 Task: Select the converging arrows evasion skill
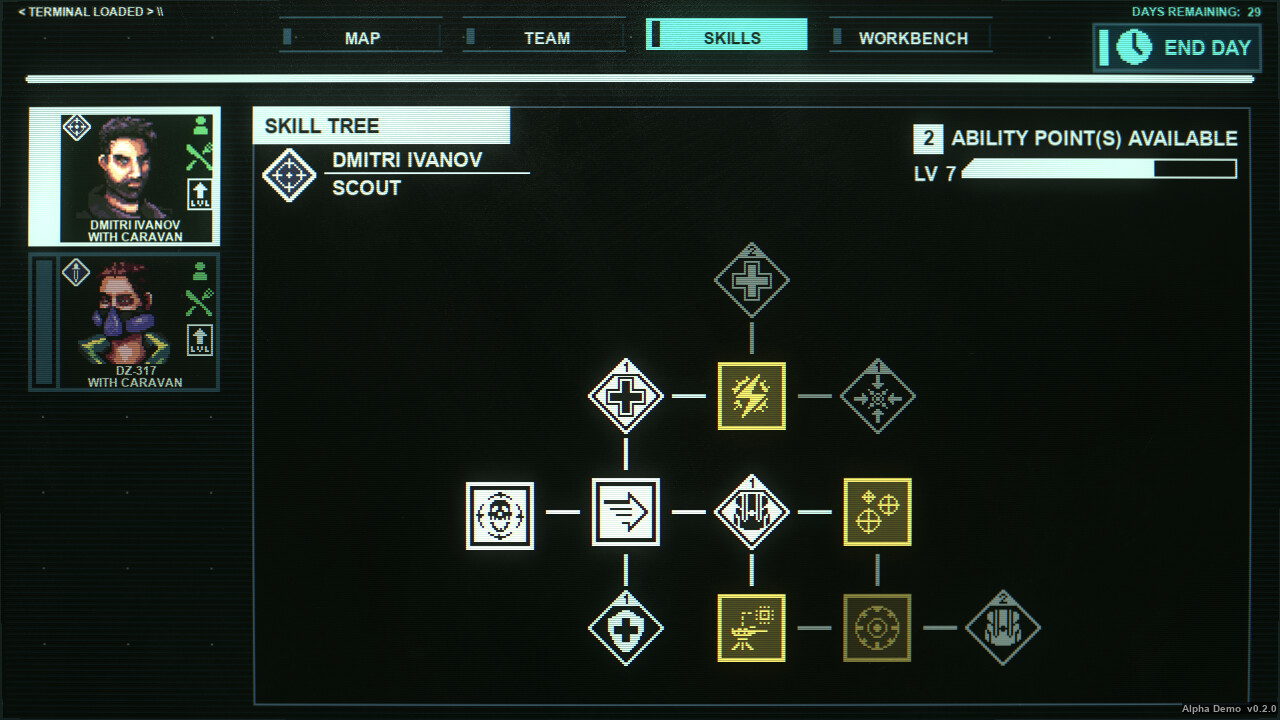pos(877,396)
